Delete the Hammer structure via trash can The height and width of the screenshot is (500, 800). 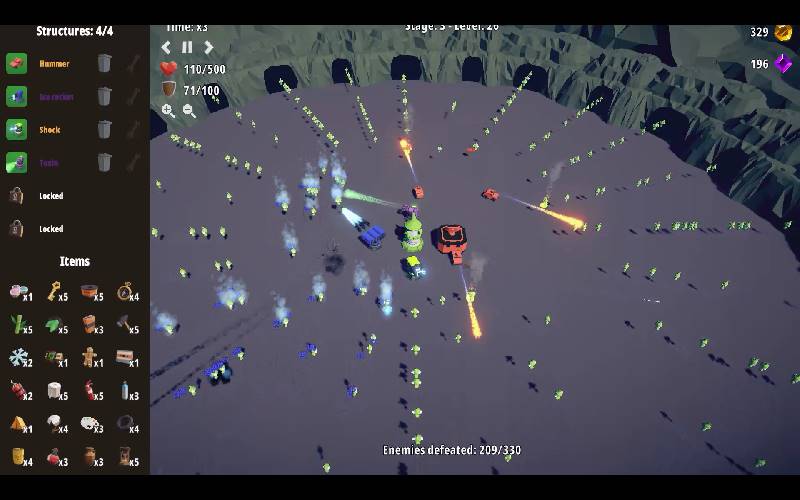point(104,64)
